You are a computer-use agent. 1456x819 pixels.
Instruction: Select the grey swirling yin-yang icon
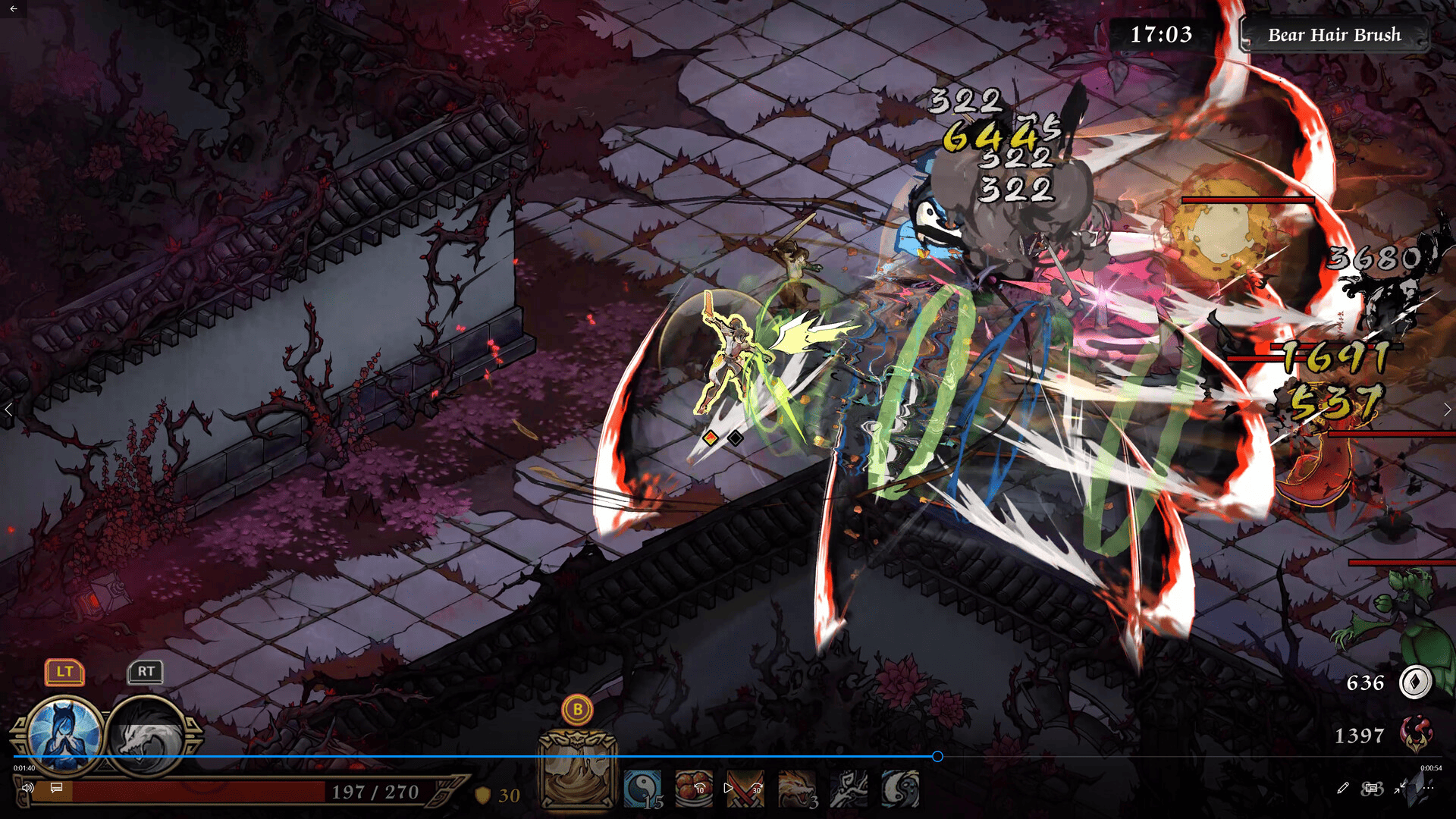(900, 789)
